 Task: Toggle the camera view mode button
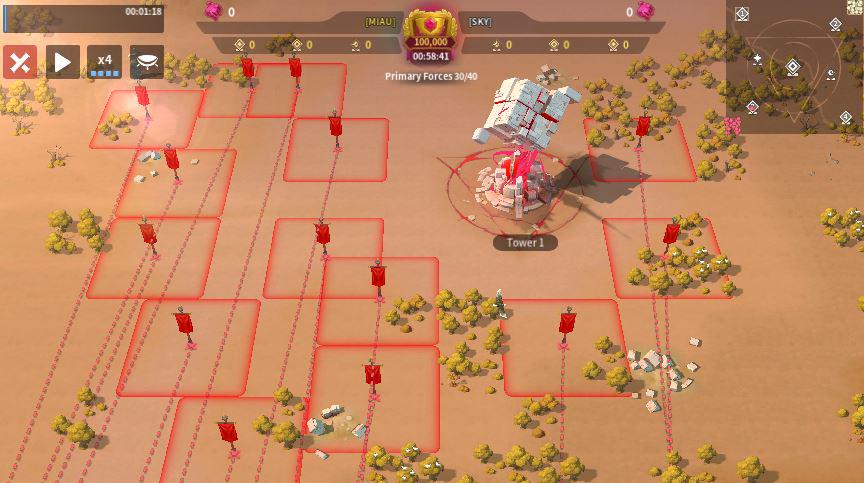pyautogui.click(x=147, y=62)
